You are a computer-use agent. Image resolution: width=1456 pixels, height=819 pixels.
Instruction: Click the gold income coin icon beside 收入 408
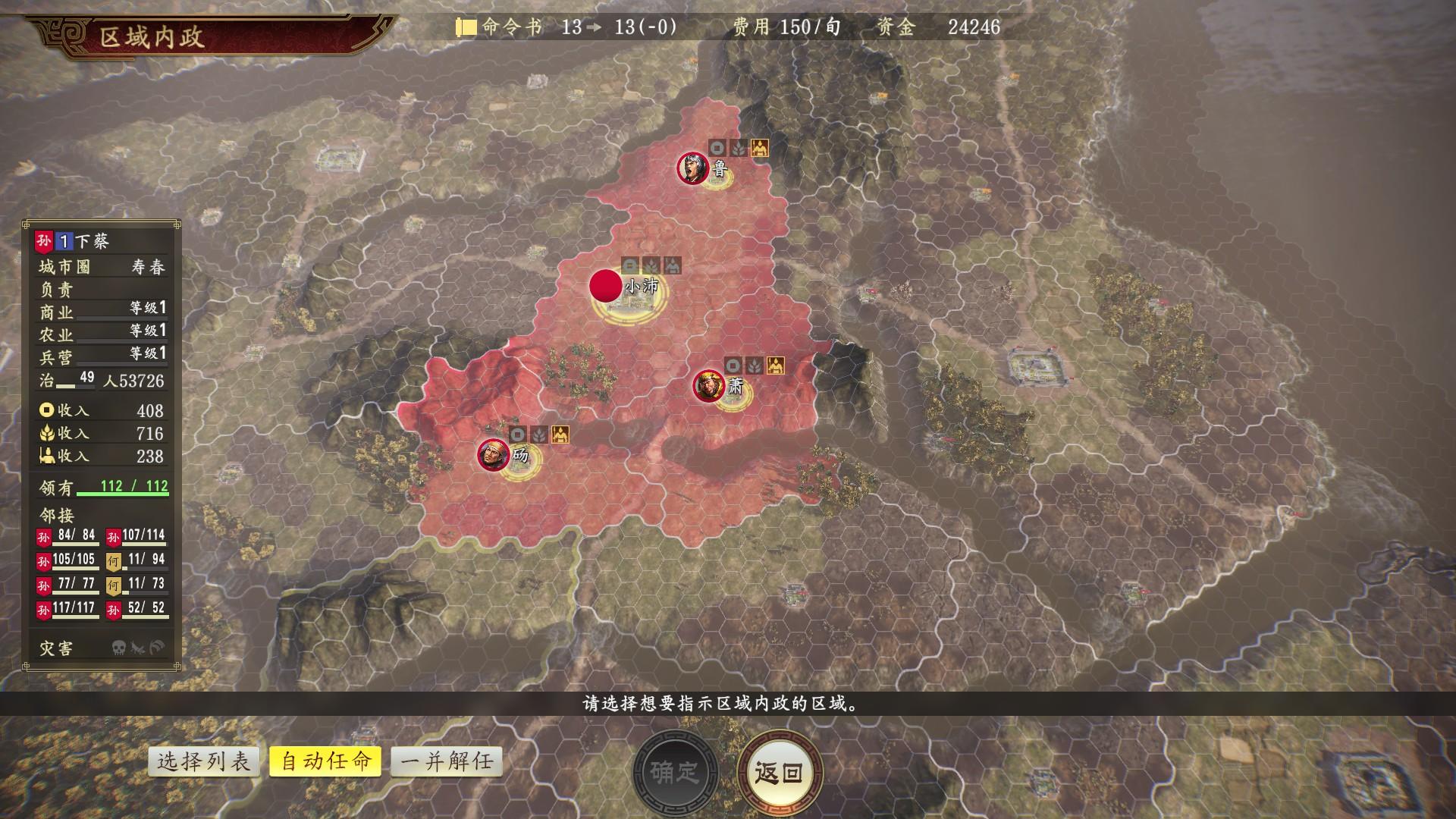coord(46,410)
